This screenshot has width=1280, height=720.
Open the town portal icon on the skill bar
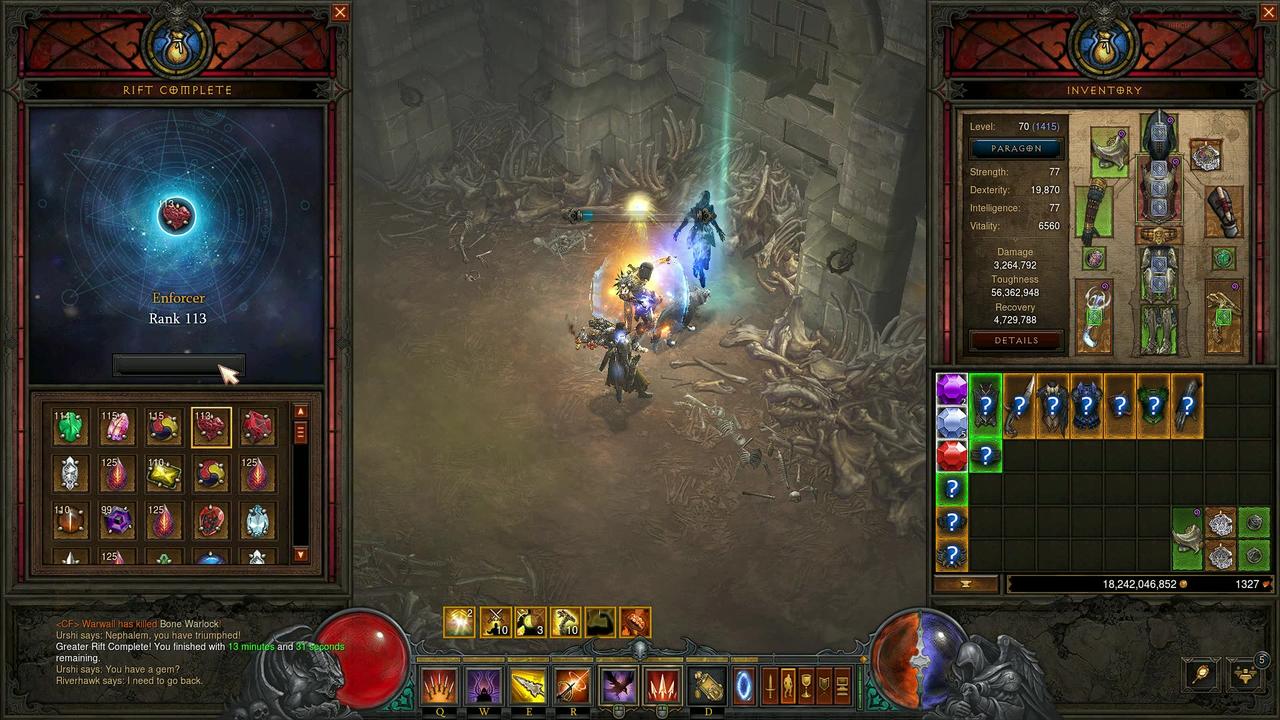[742, 684]
